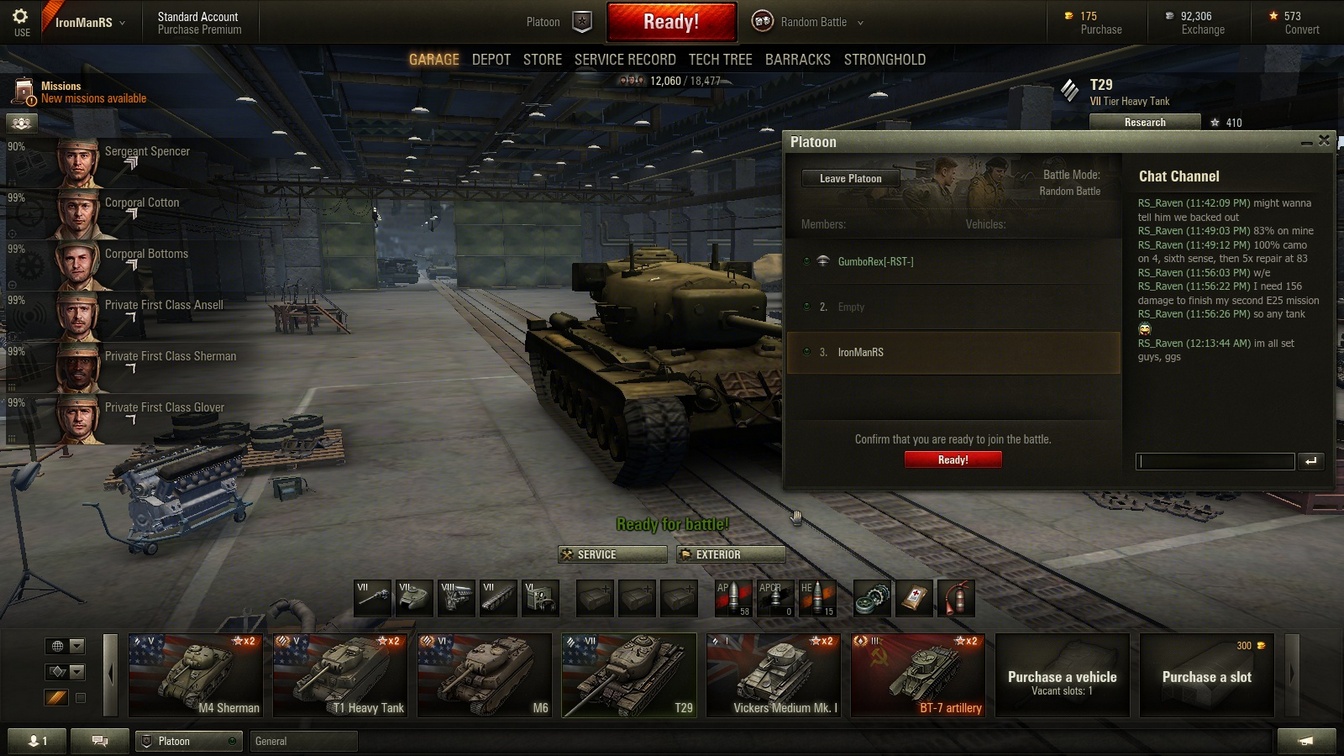
Task: Click the platoon chat text input
Action: (1215, 461)
